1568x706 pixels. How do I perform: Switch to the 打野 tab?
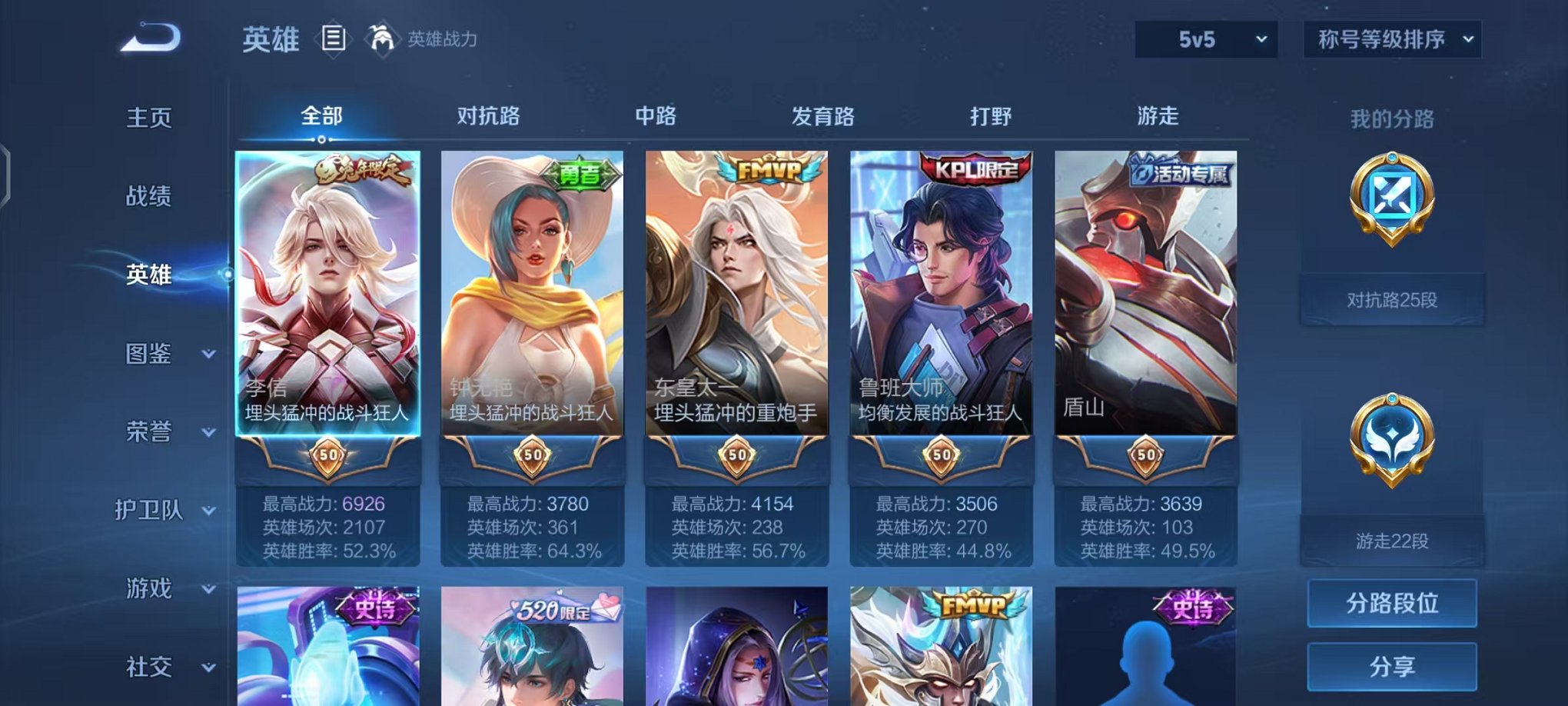click(990, 115)
